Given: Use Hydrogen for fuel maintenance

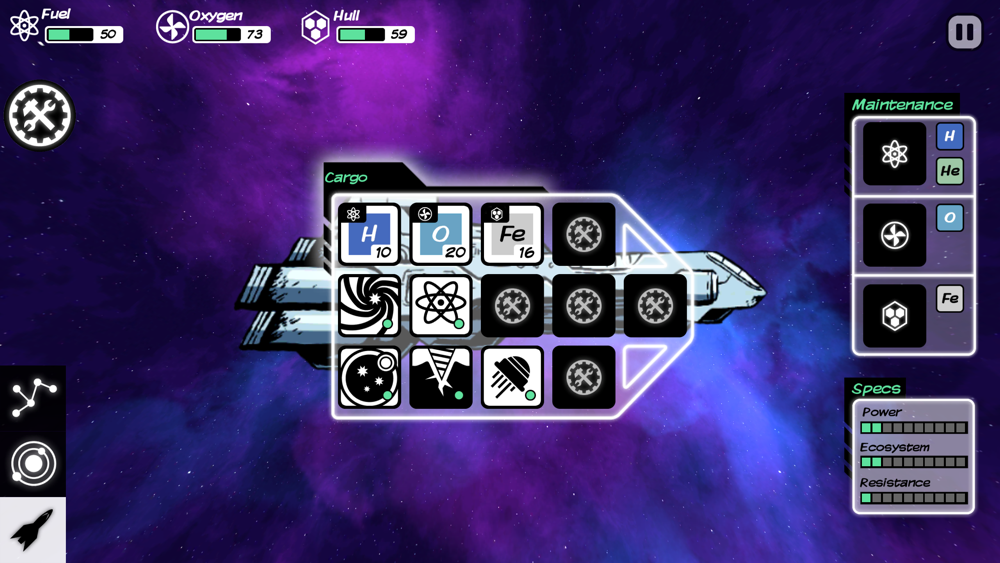Looking at the screenshot, I should 949,136.
